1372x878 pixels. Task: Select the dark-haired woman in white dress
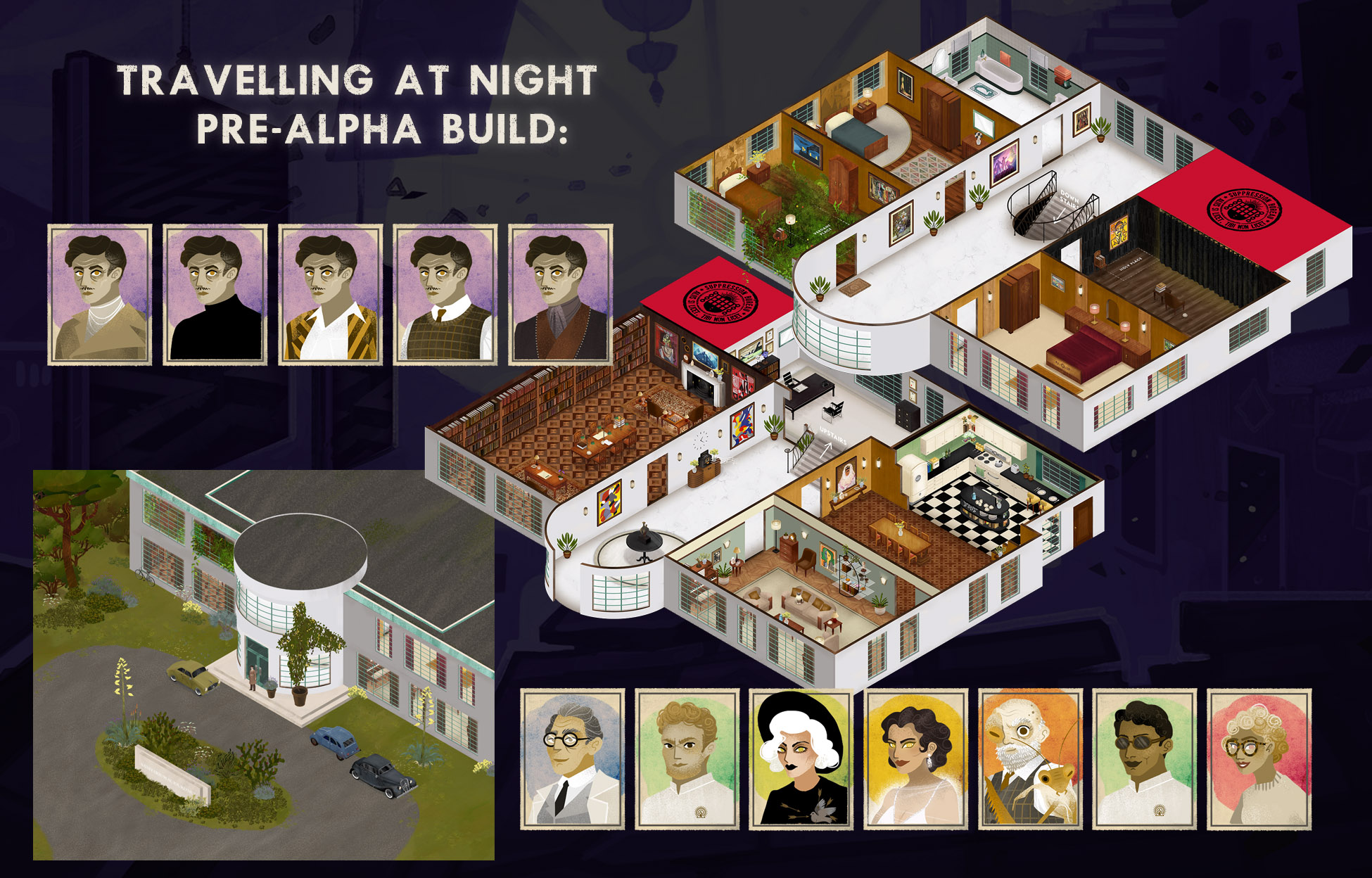tap(916, 759)
